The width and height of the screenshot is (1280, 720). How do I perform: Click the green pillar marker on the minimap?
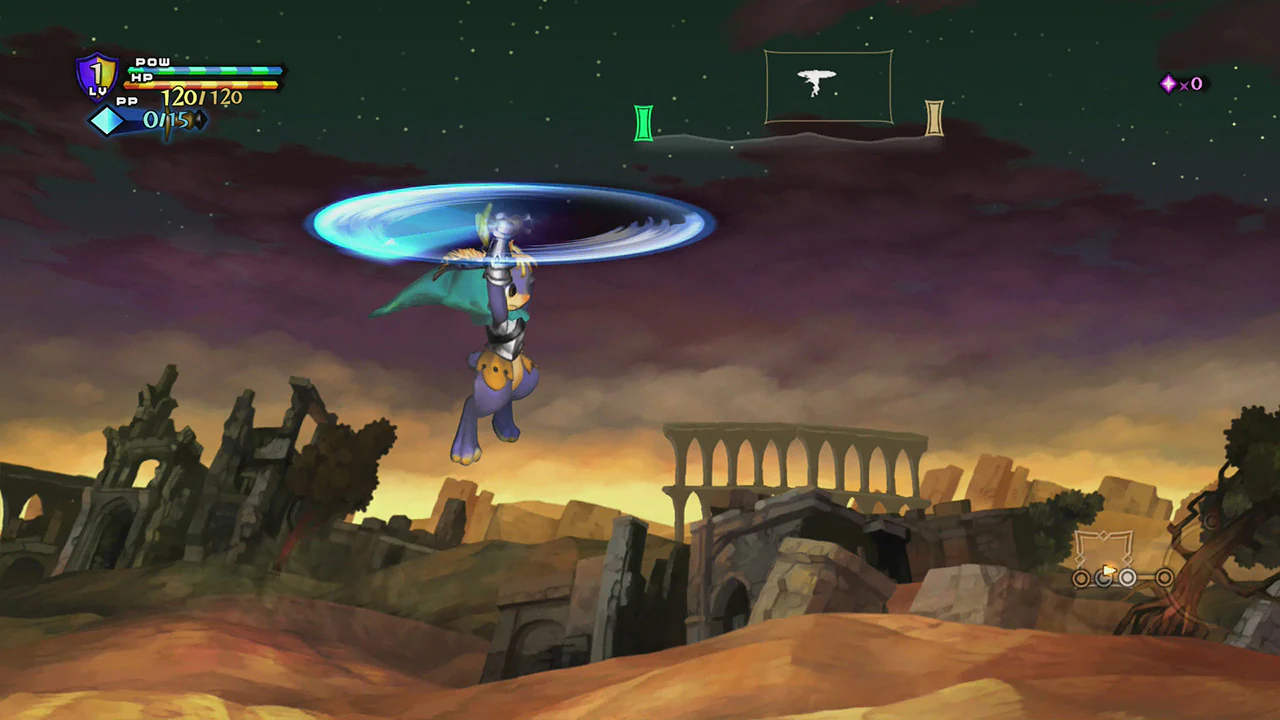643,122
